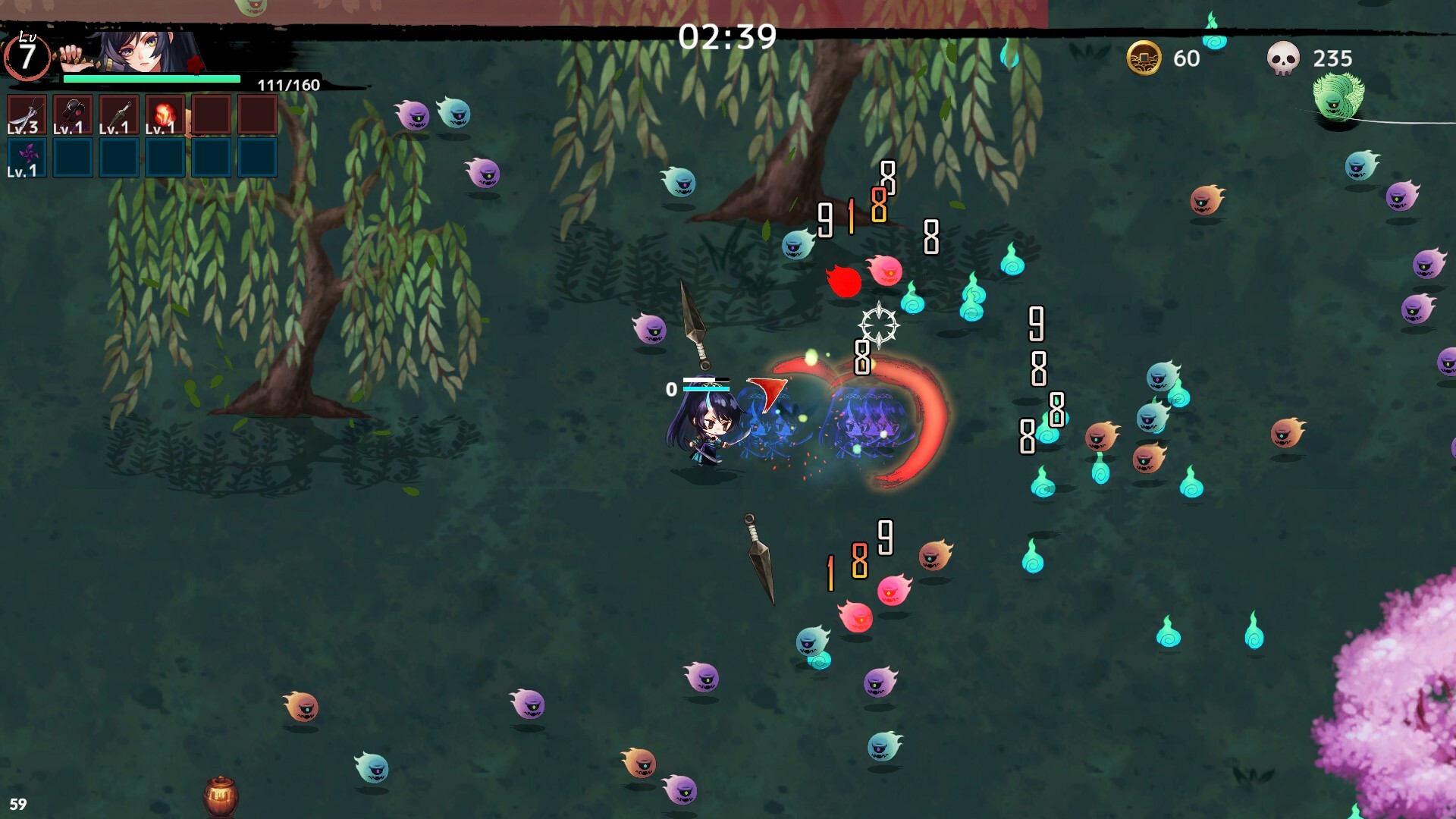Viewport: 1456px width, 819px height.
Task: Select the purple pinwheel passive item Lv.1
Action: pos(27,157)
